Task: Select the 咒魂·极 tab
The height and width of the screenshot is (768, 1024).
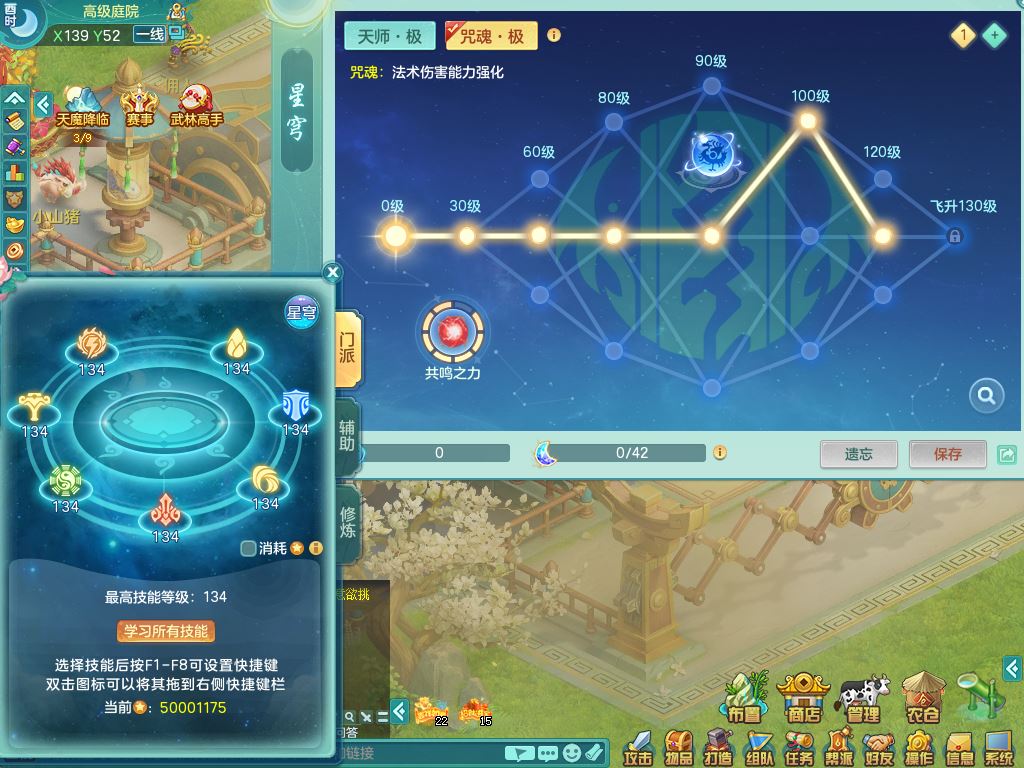Action: coord(491,36)
